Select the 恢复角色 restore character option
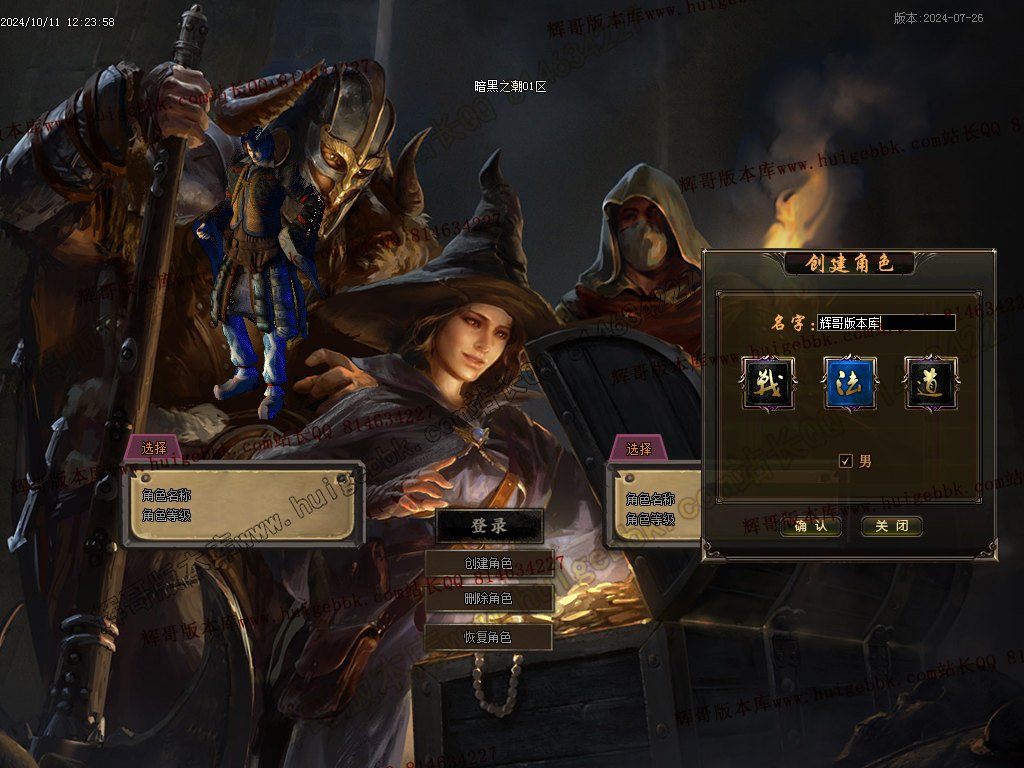Screen dimensions: 1024x768 (489, 637)
